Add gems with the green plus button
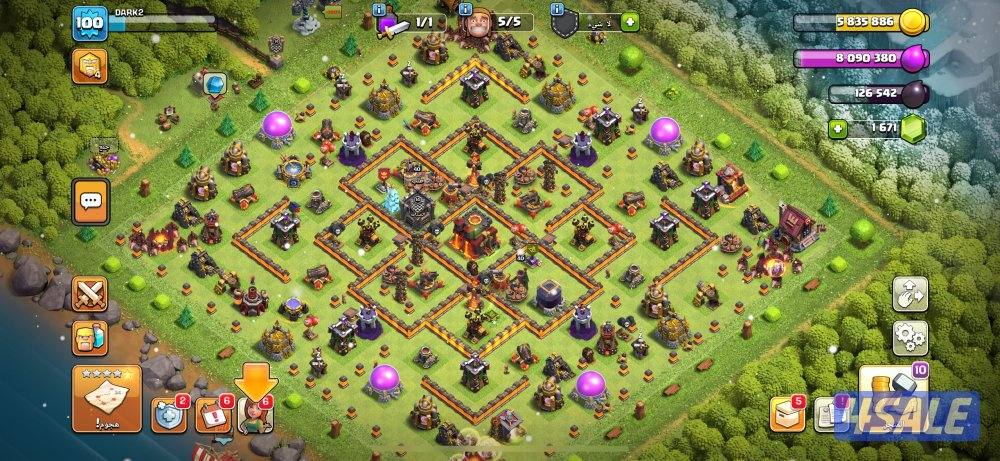The width and height of the screenshot is (1000, 461). (x=840, y=128)
